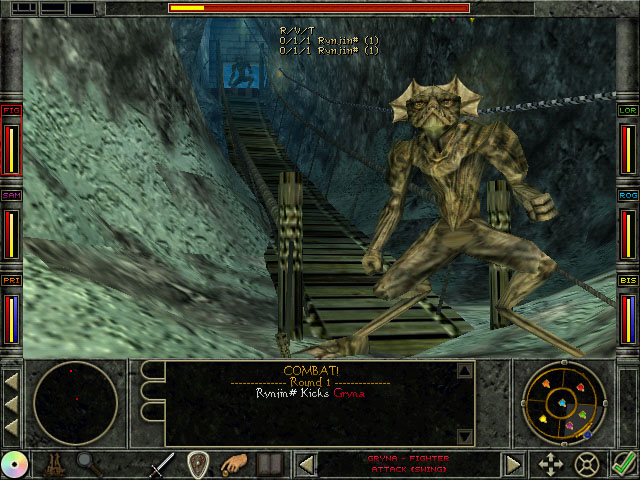The image size is (640, 480).
Task: Select the FIG party member panel
Action: click(x=12, y=141)
